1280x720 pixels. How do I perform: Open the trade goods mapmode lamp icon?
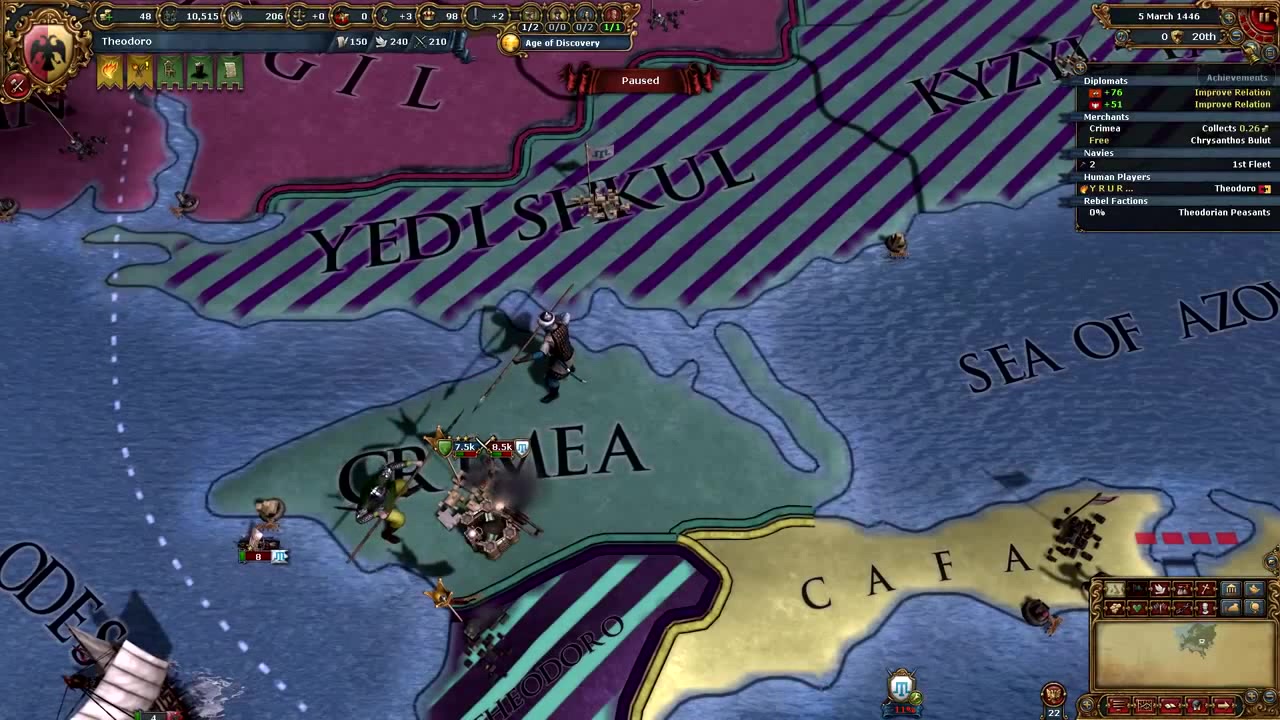tap(1254, 589)
